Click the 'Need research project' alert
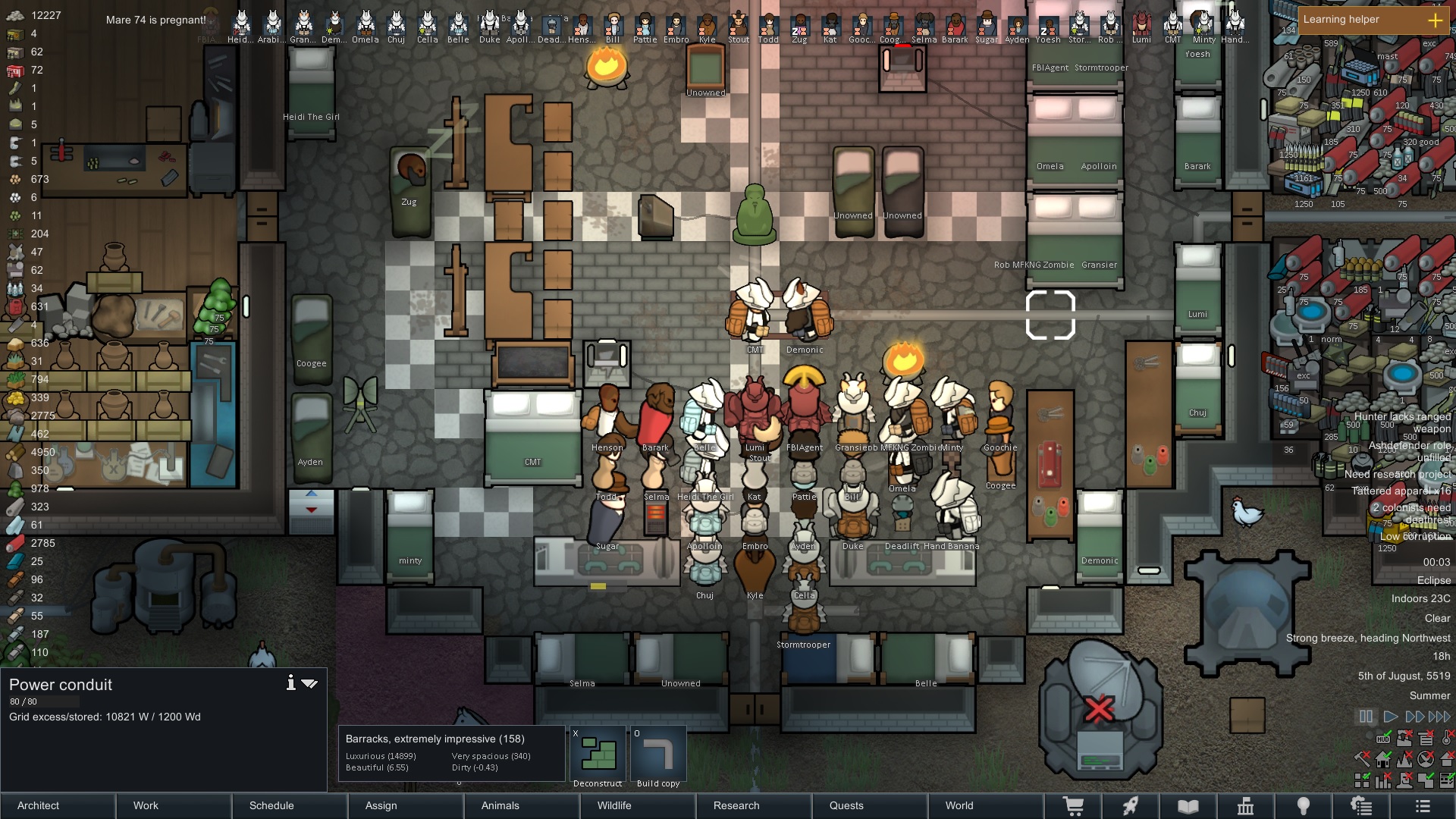This screenshot has width=1456, height=819. pos(1397,474)
